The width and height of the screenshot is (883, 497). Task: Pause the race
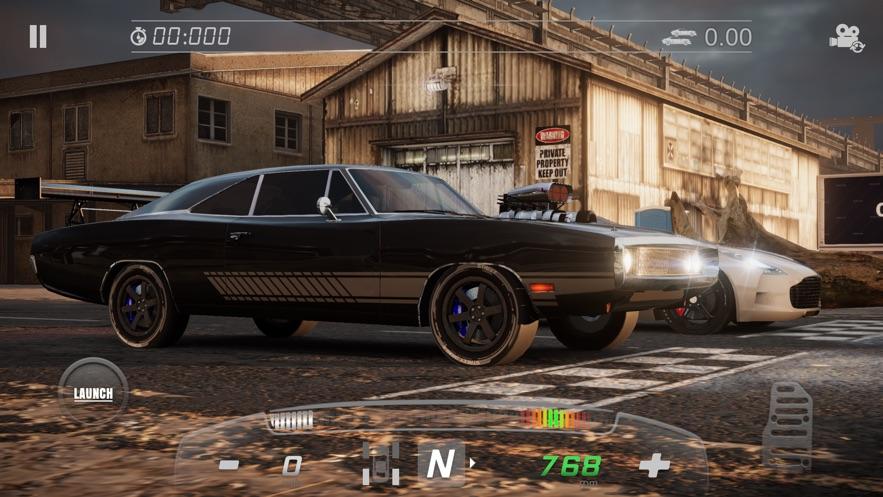click(38, 37)
